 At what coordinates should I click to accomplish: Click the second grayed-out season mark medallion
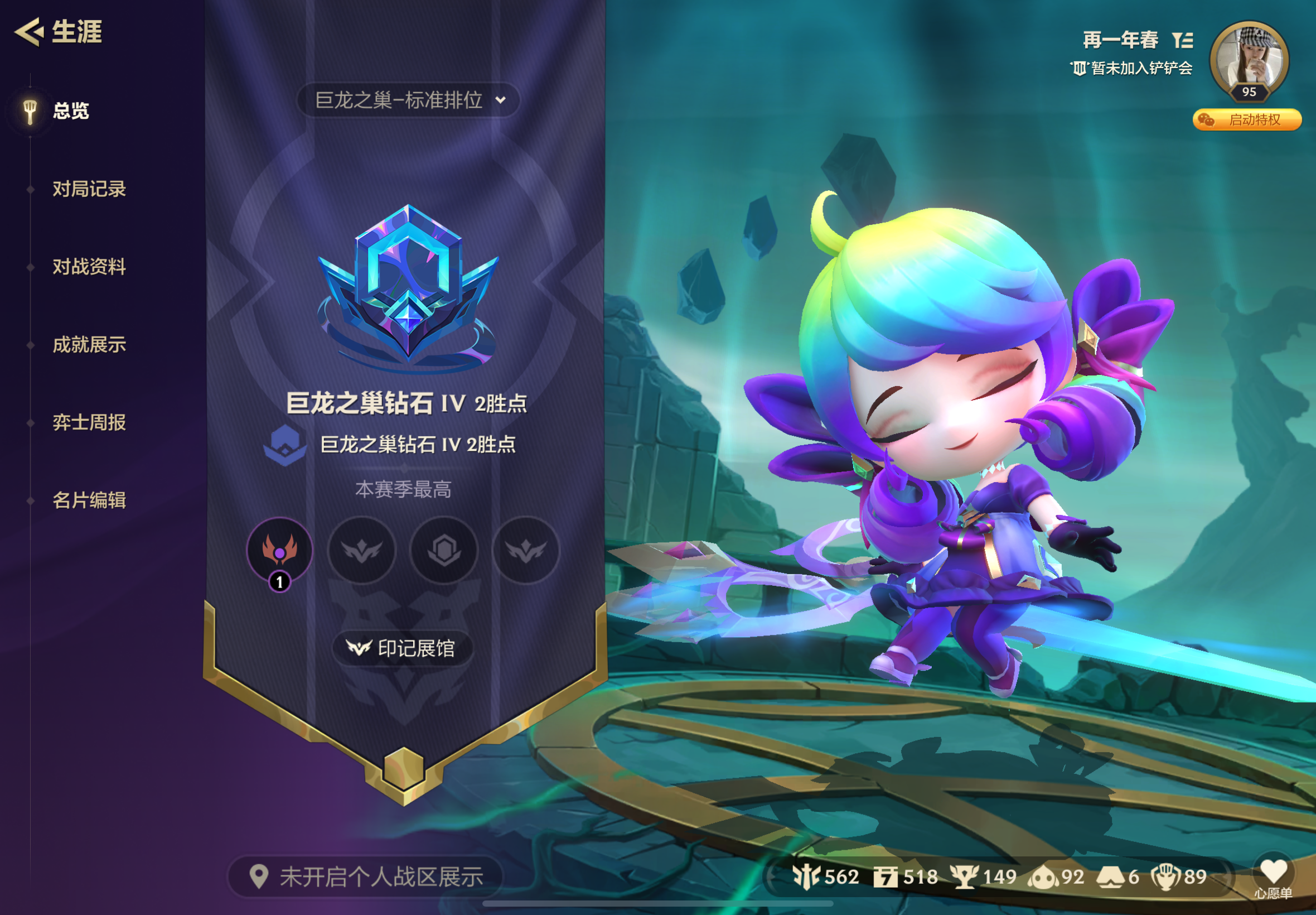pos(362,550)
